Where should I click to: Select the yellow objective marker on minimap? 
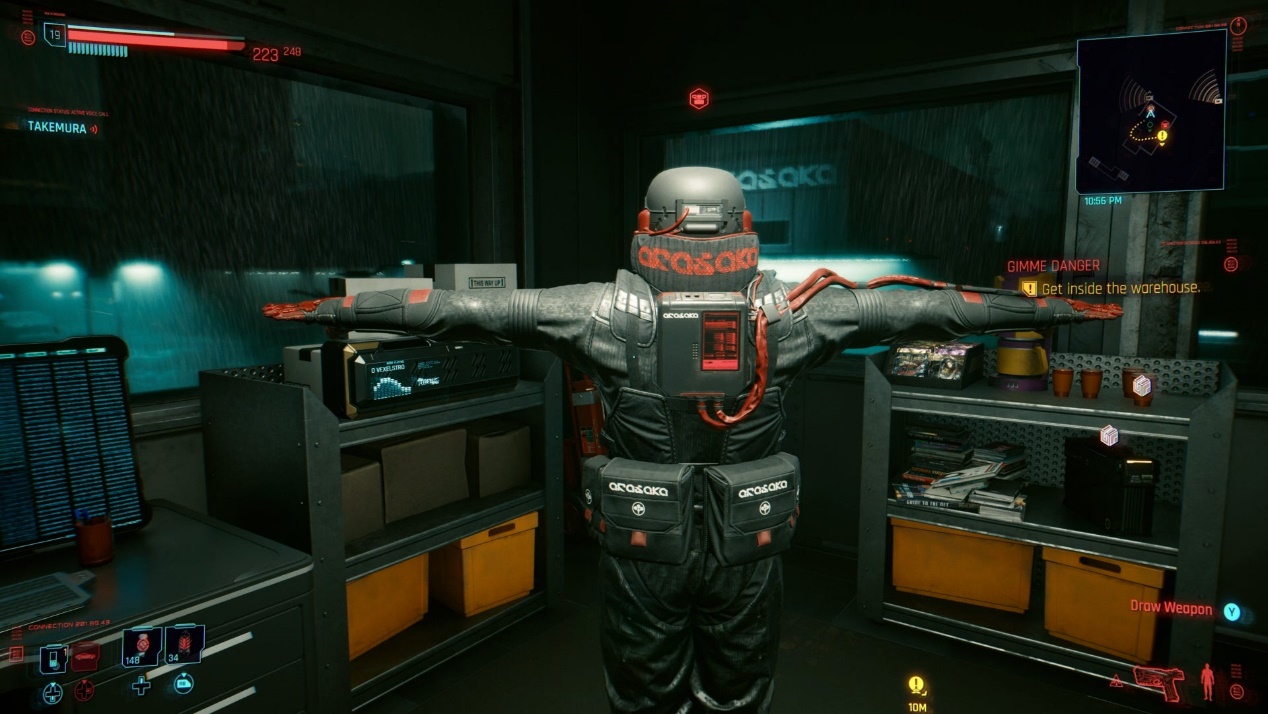coord(1163,135)
